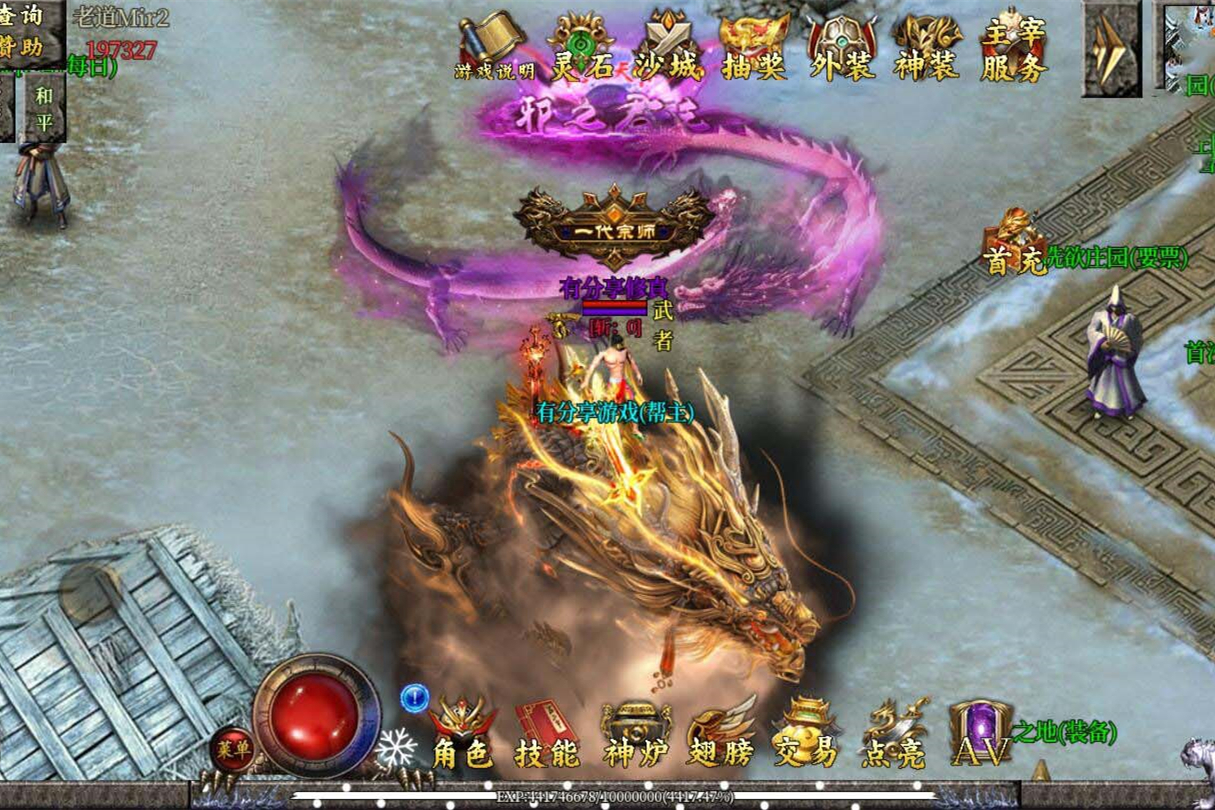This screenshot has height=810, width=1215.
Task: Open the 主宰服务 services menu
Action: pyautogui.click(x=1014, y=47)
